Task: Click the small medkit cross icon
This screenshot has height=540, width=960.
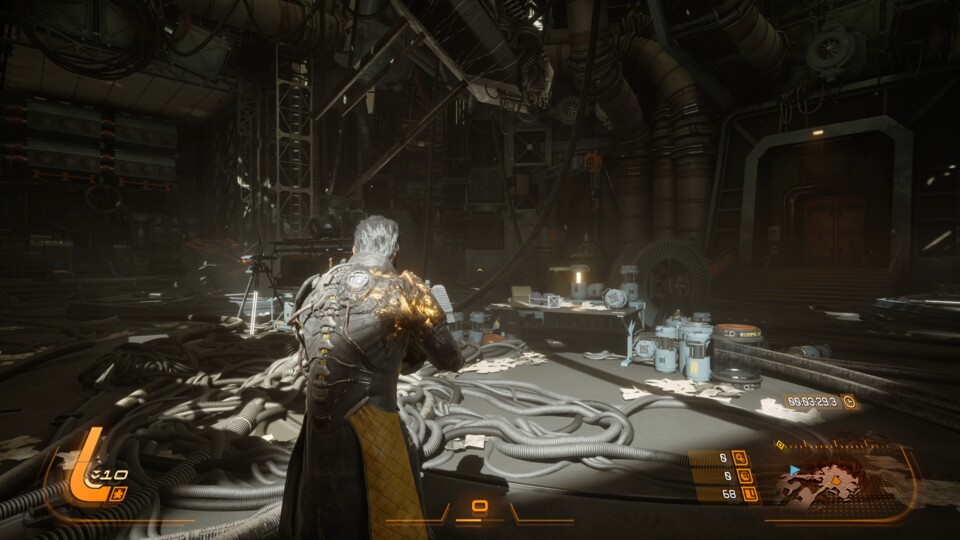Action: tap(119, 494)
